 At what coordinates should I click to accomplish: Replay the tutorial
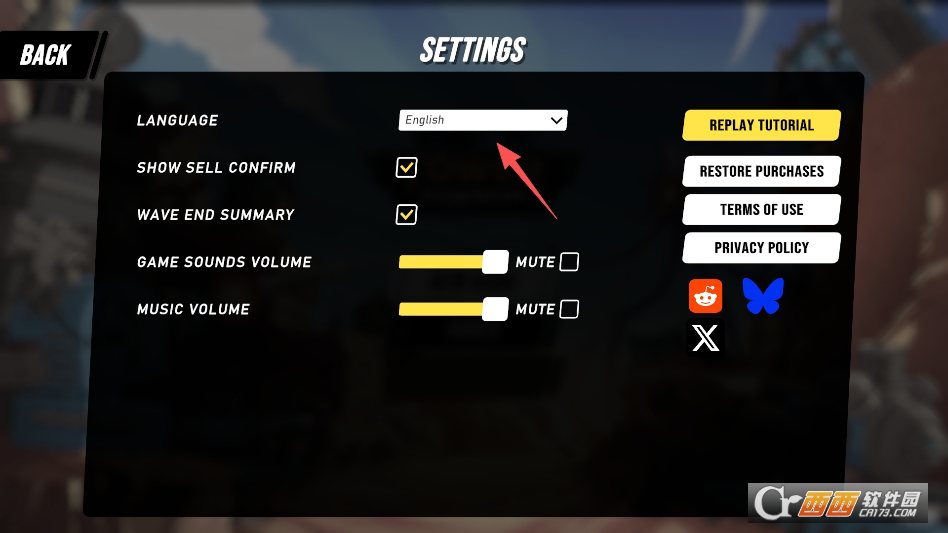click(x=761, y=125)
